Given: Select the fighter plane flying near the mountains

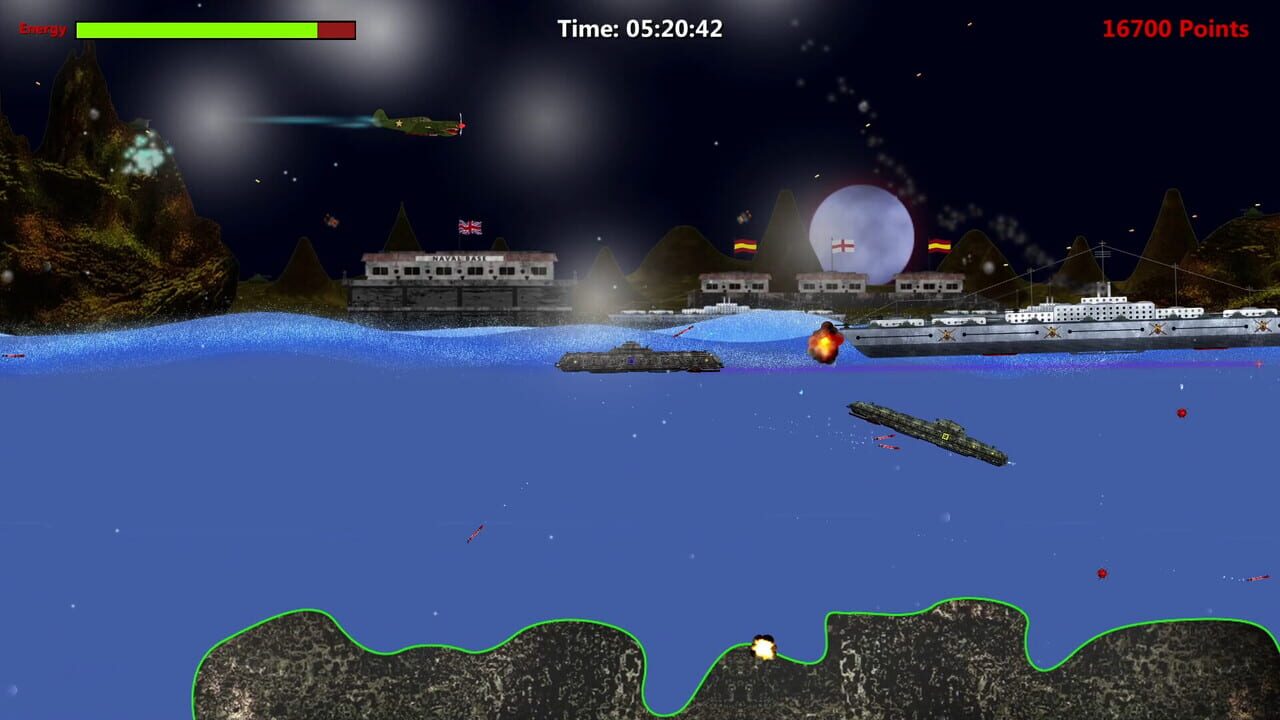Looking at the screenshot, I should coord(420,122).
